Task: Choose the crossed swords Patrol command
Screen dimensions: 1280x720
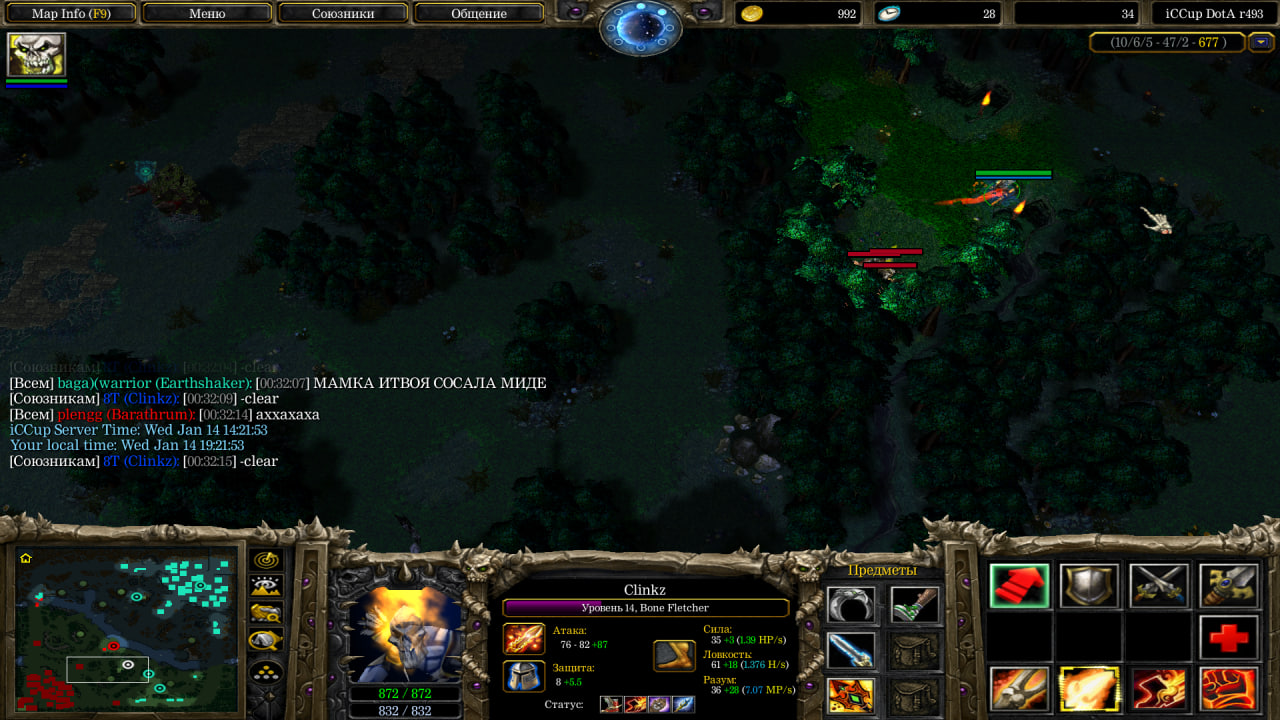Action: click(x=1159, y=586)
